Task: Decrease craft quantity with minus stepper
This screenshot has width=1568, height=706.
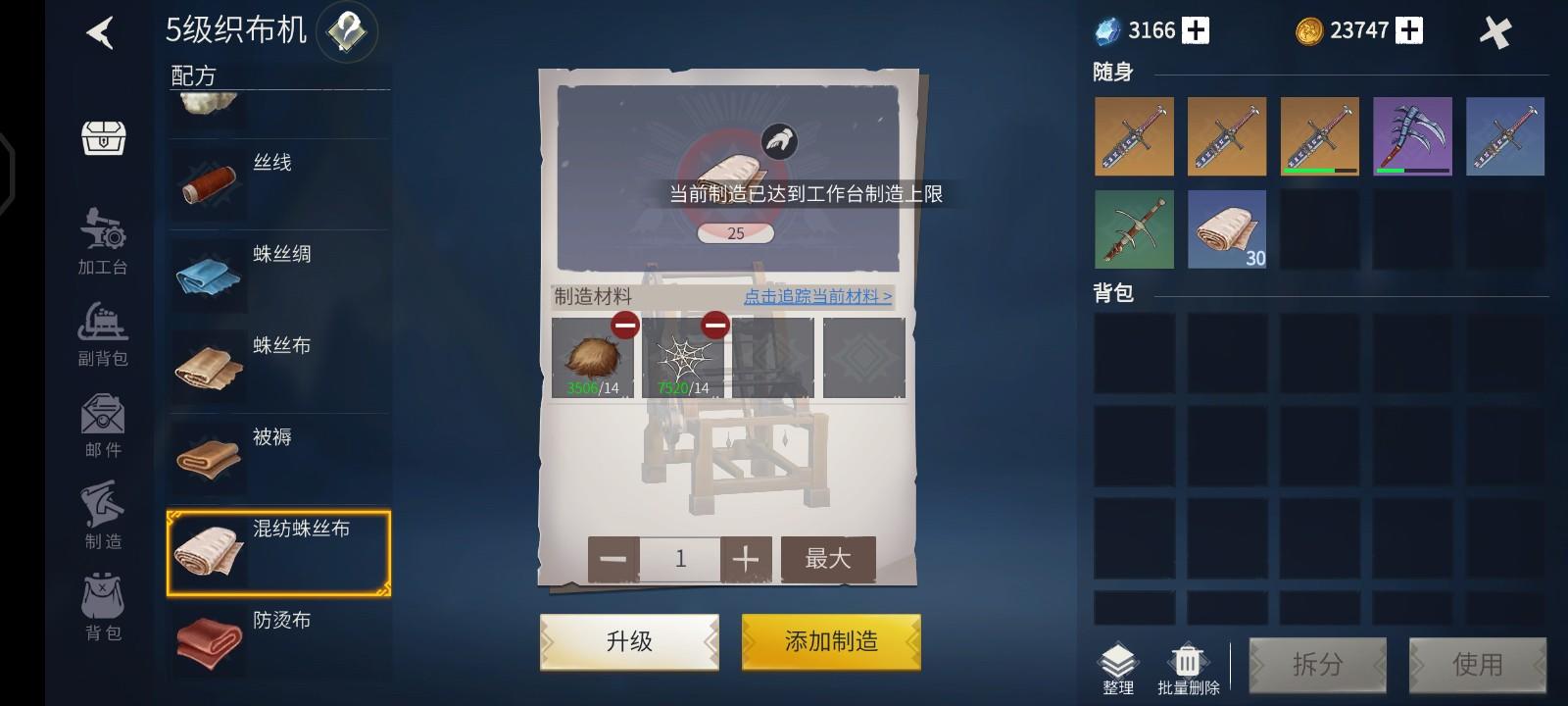Action: (612, 558)
